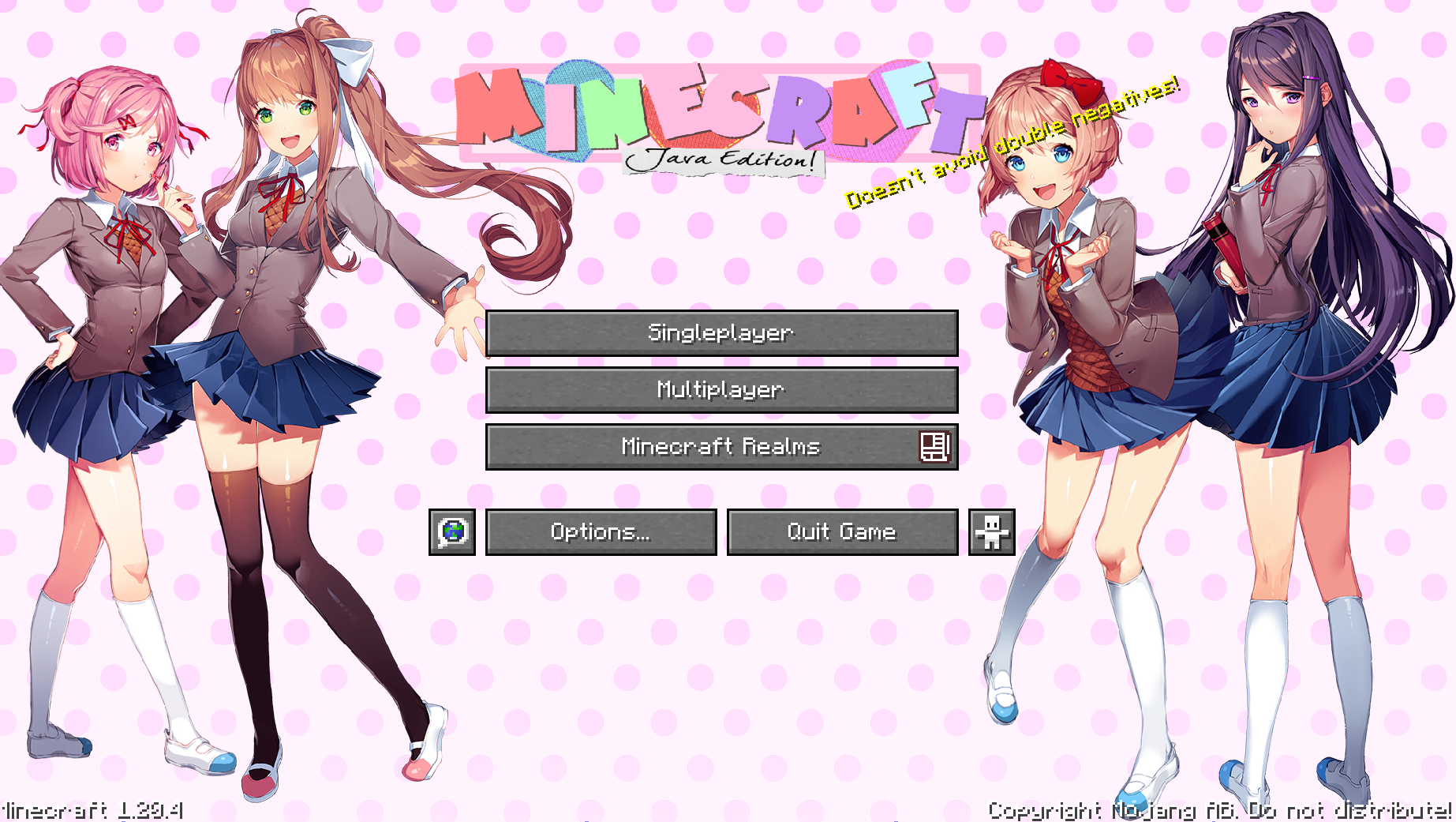Click the book icon inside Minecraft Realms button

pyautogui.click(x=935, y=446)
